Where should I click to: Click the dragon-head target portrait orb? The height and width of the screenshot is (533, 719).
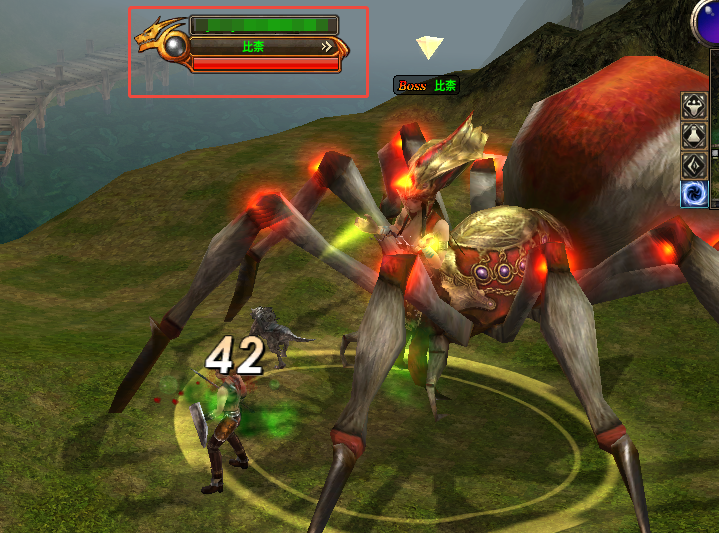coord(176,45)
